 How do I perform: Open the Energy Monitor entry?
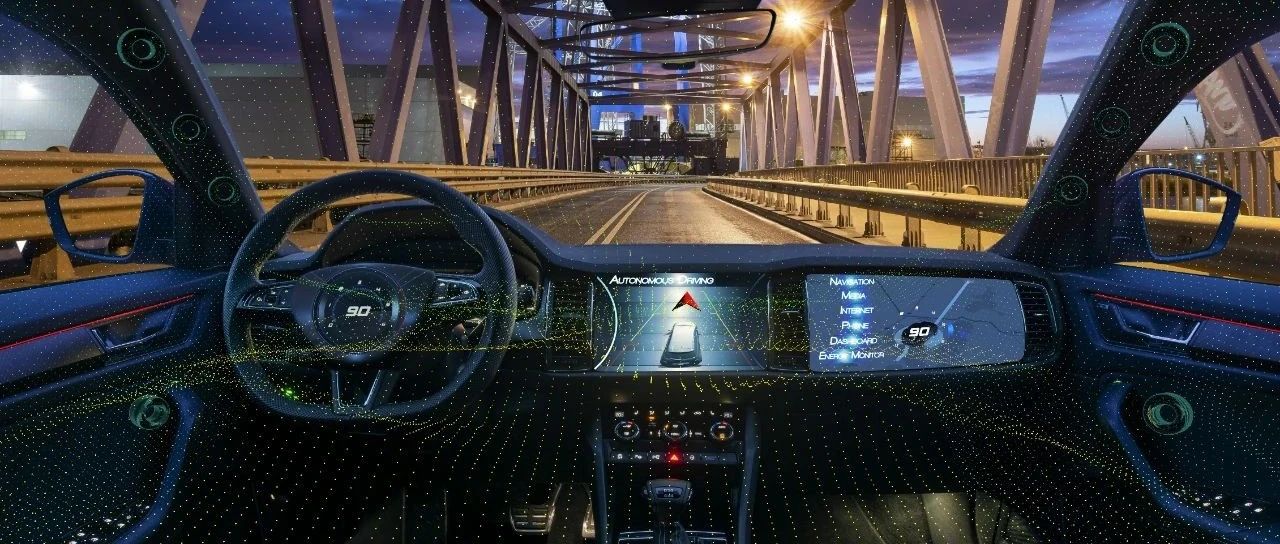pyautogui.click(x=851, y=355)
